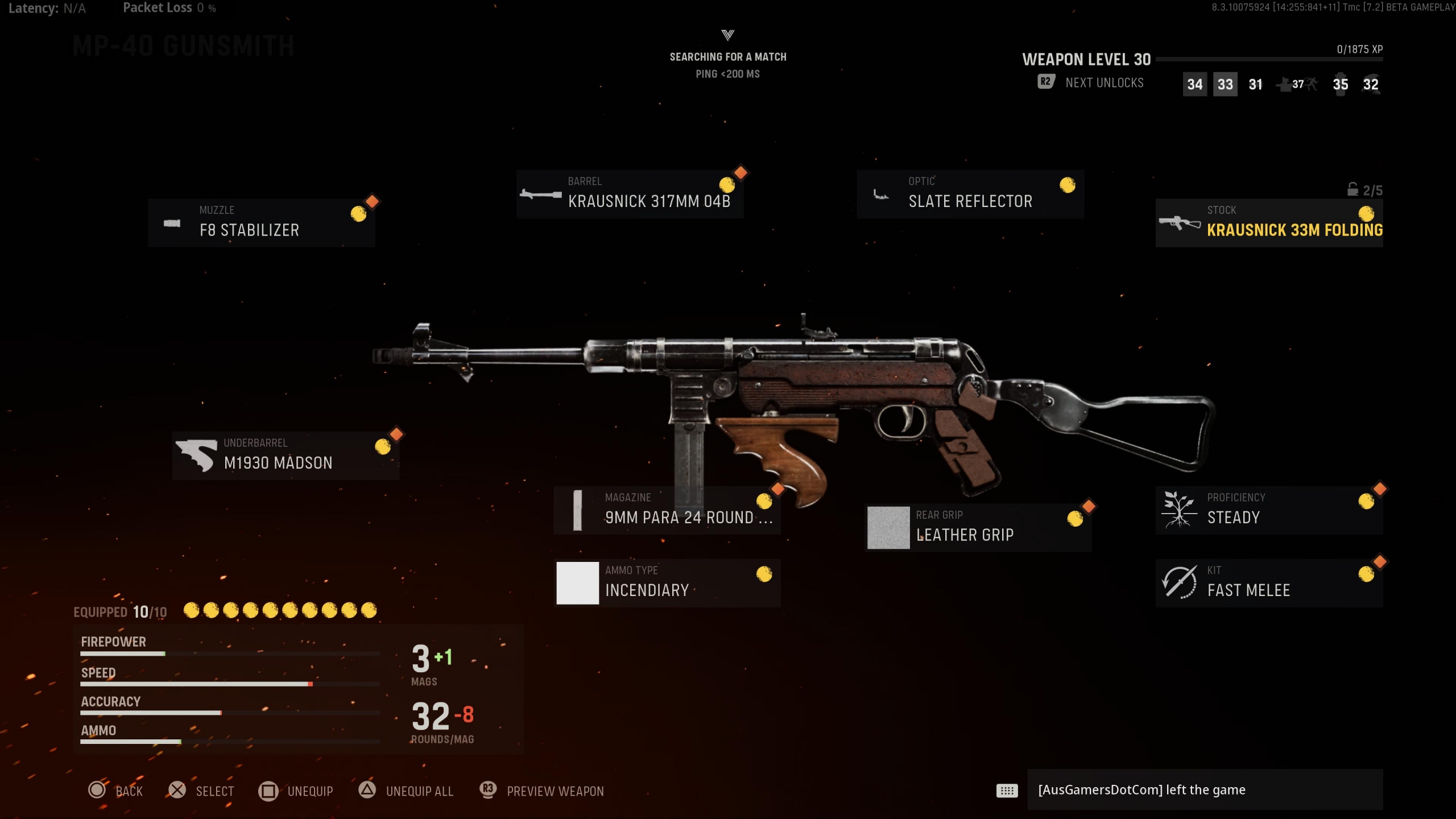
Task: Click the chat message box
Action: [x=1205, y=790]
